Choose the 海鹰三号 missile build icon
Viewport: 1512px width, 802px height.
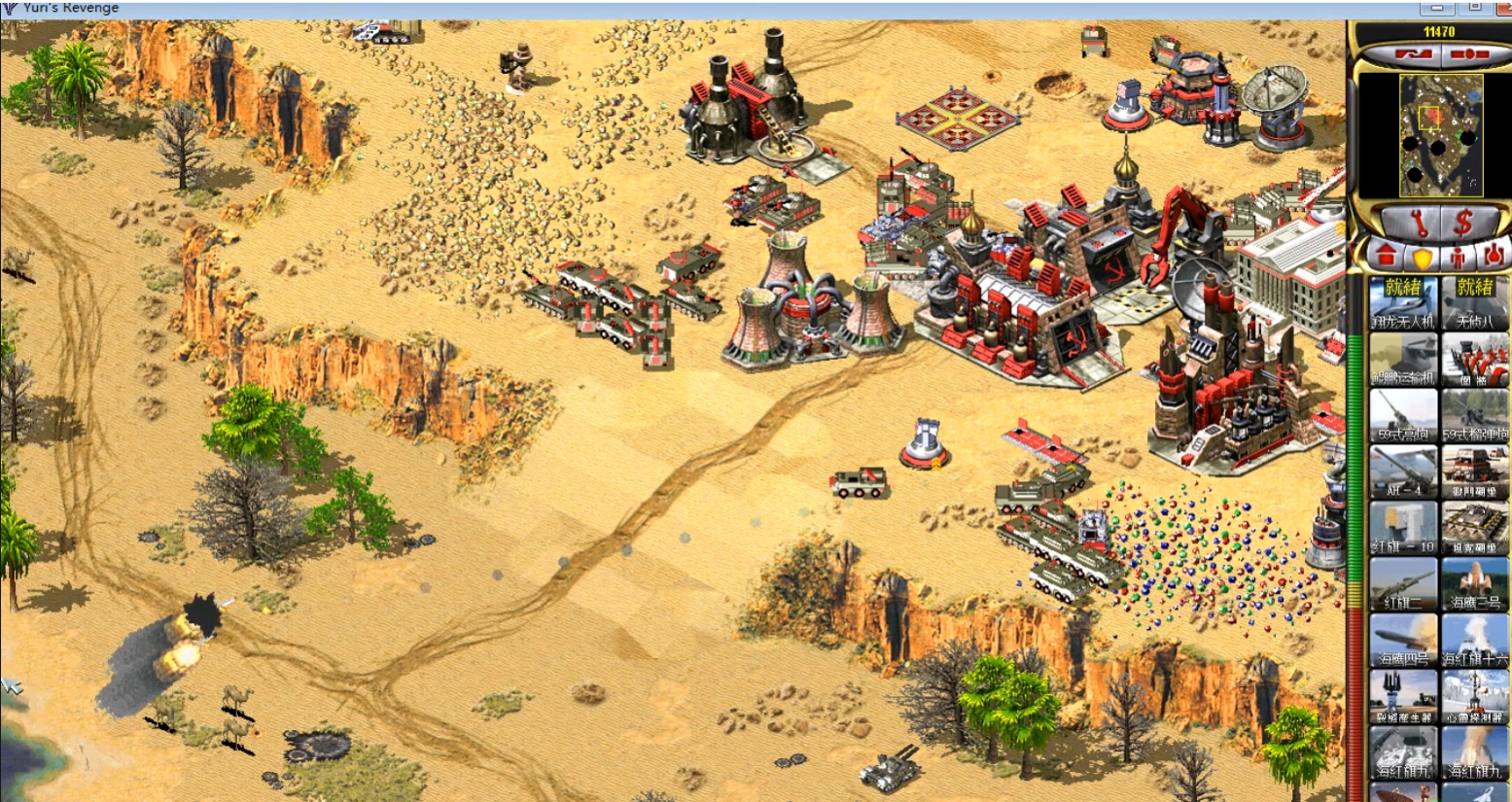[1475, 584]
